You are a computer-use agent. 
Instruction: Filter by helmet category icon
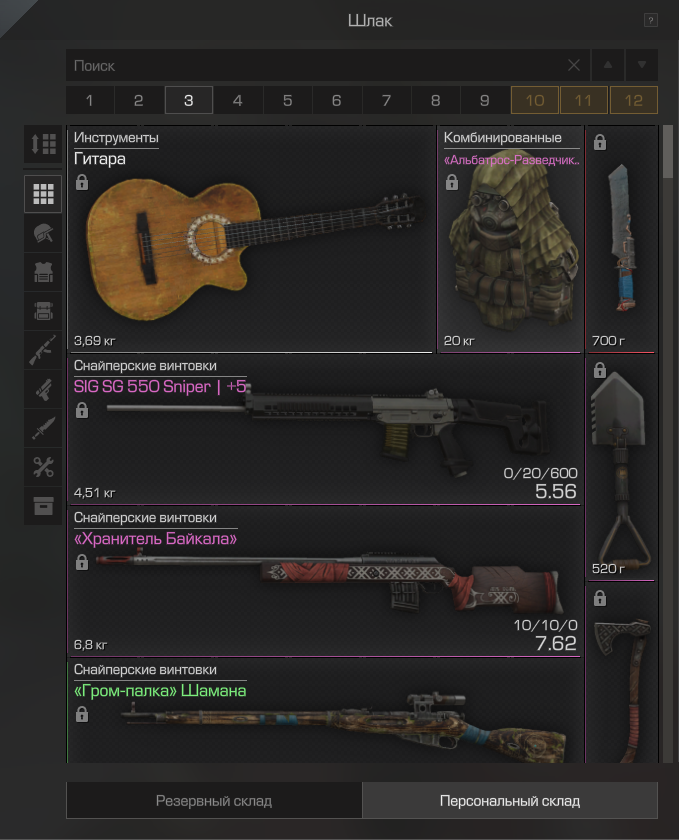43,233
